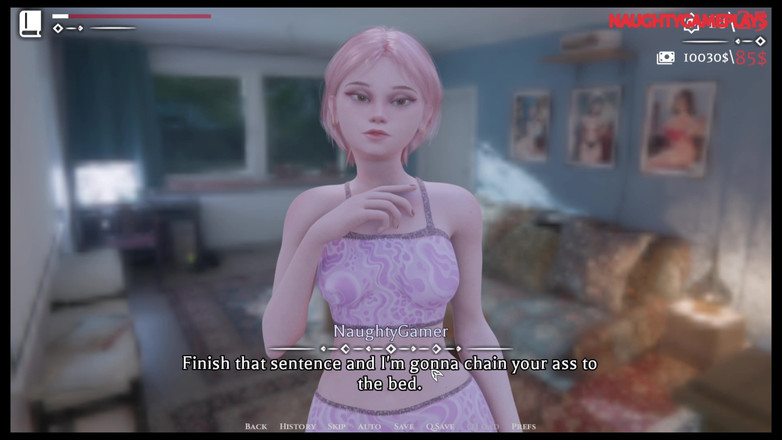The width and height of the screenshot is (782, 440).
Task: Open the Save game screen
Action: tap(404, 427)
